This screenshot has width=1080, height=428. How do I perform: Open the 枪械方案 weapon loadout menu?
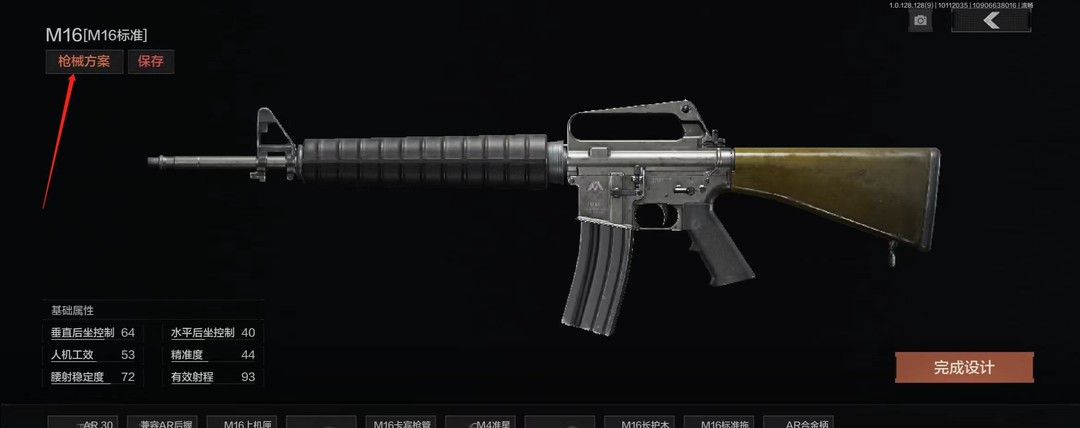(x=84, y=62)
